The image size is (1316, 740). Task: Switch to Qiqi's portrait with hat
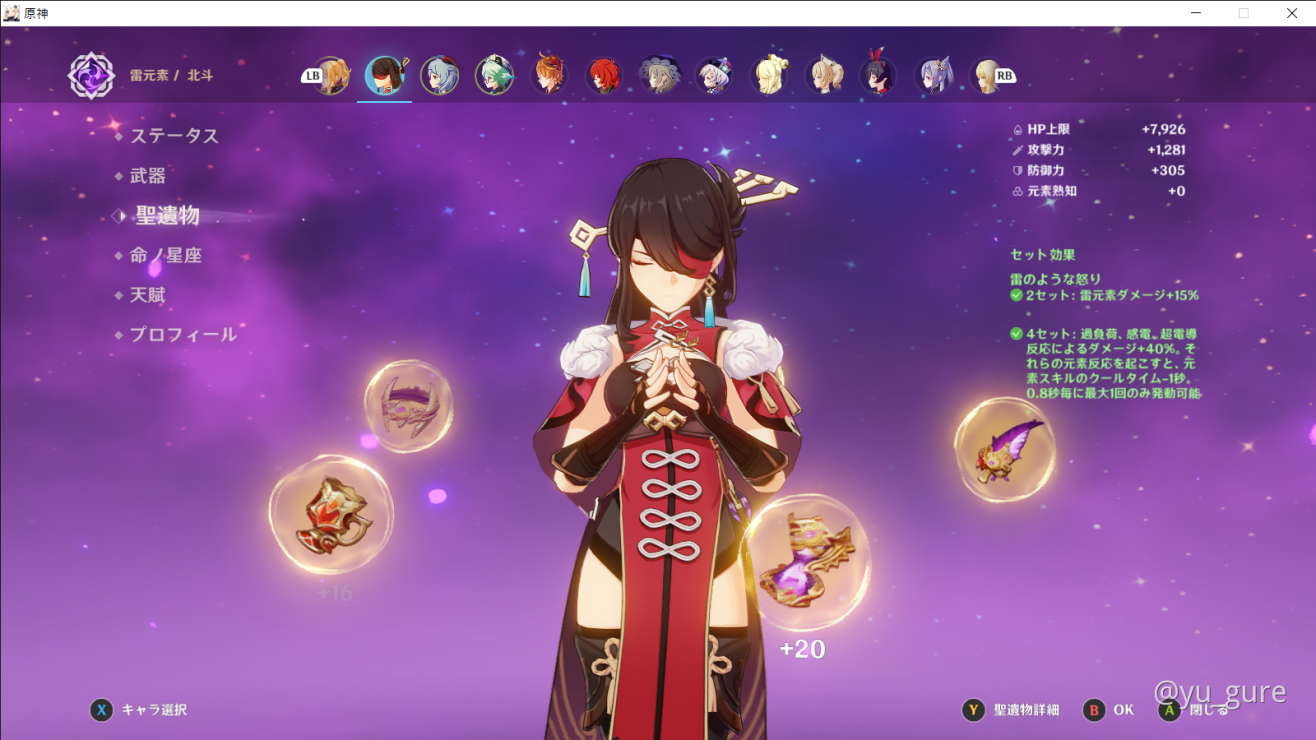714,76
